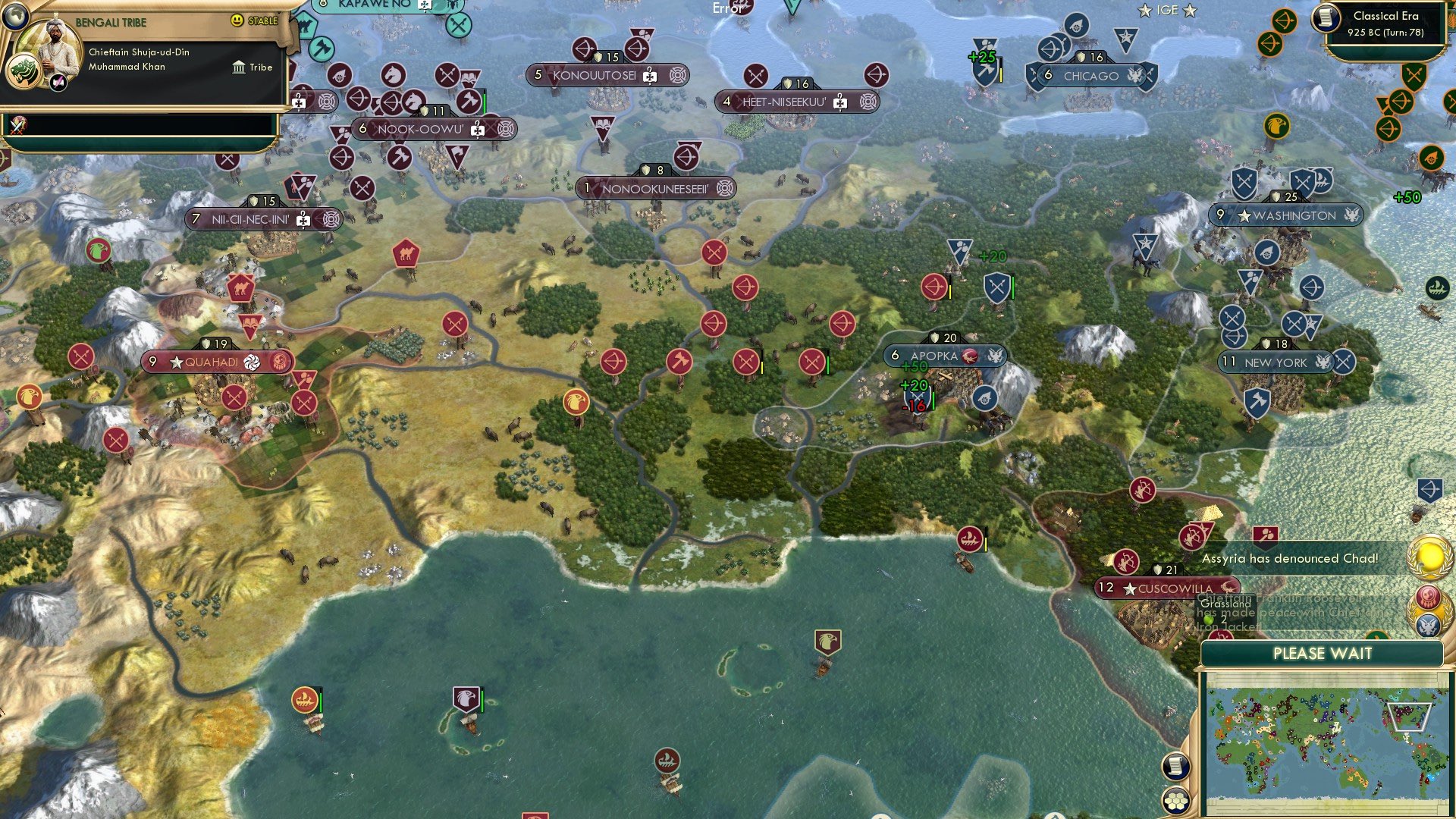Open the Chicago city view
The width and height of the screenshot is (1456, 819).
(x=1090, y=76)
